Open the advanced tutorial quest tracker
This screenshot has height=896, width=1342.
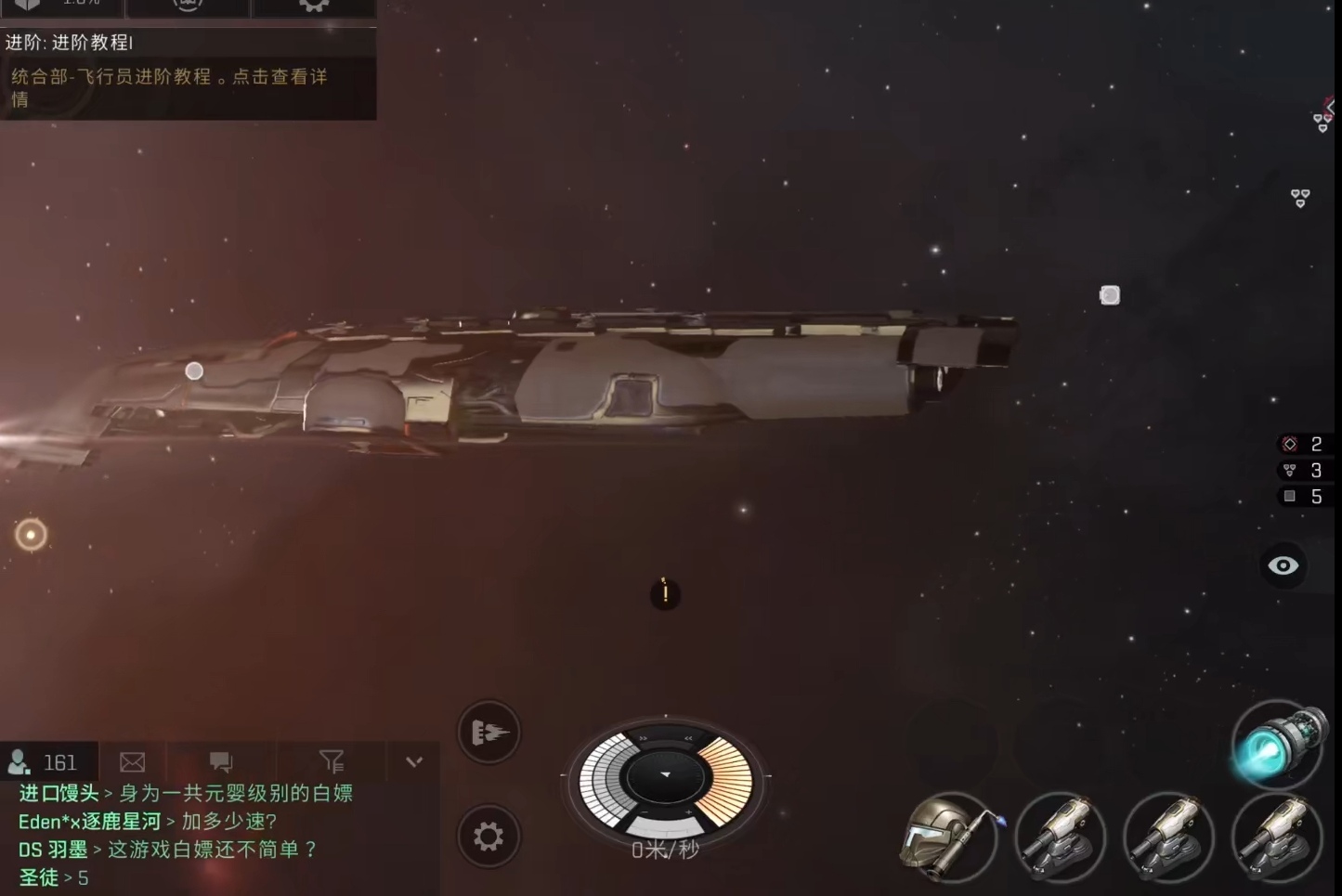click(186, 74)
